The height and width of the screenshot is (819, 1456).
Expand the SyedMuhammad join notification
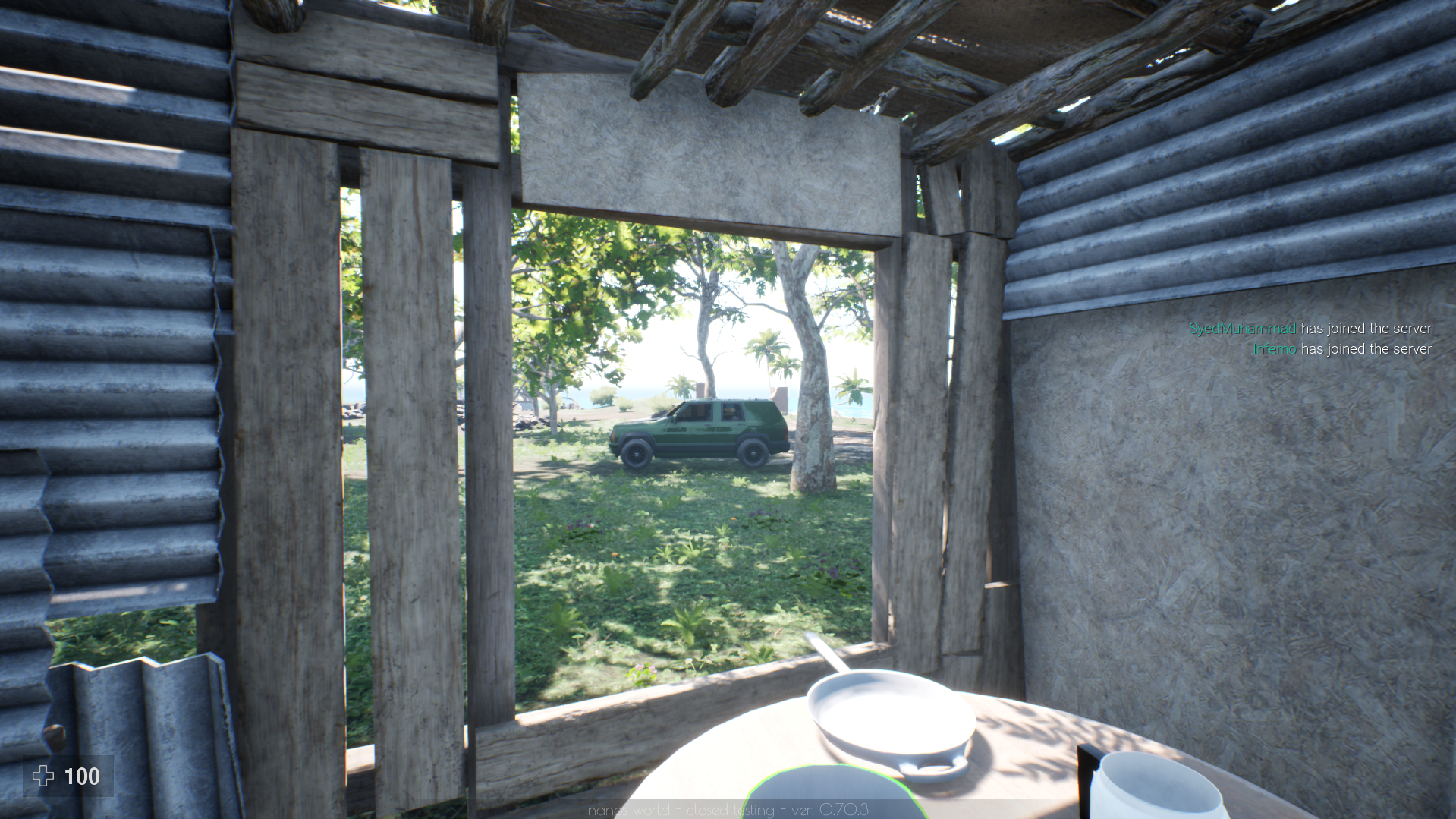tap(1310, 328)
